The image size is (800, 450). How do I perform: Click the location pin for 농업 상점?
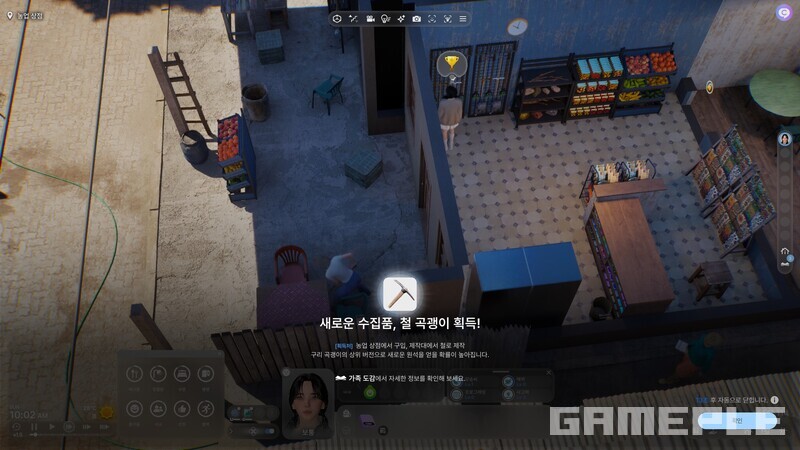point(9,16)
